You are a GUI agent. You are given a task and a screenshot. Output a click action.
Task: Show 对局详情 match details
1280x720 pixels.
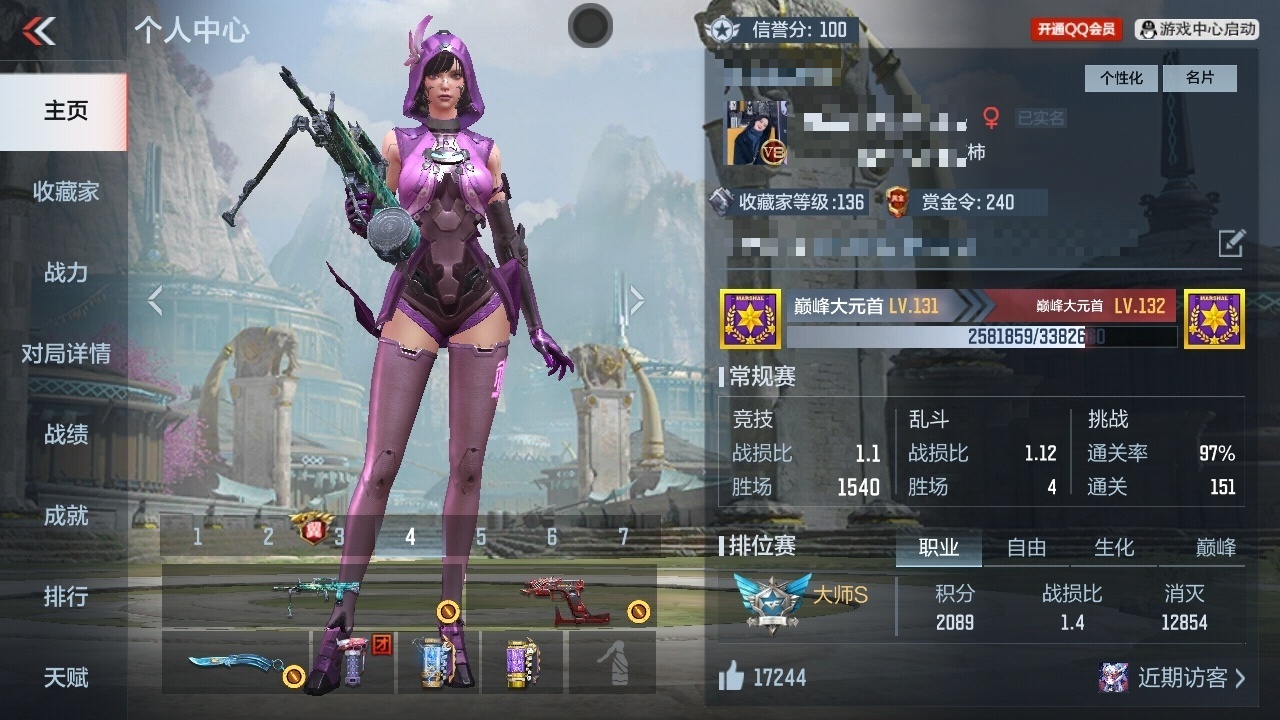click(x=65, y=353)
